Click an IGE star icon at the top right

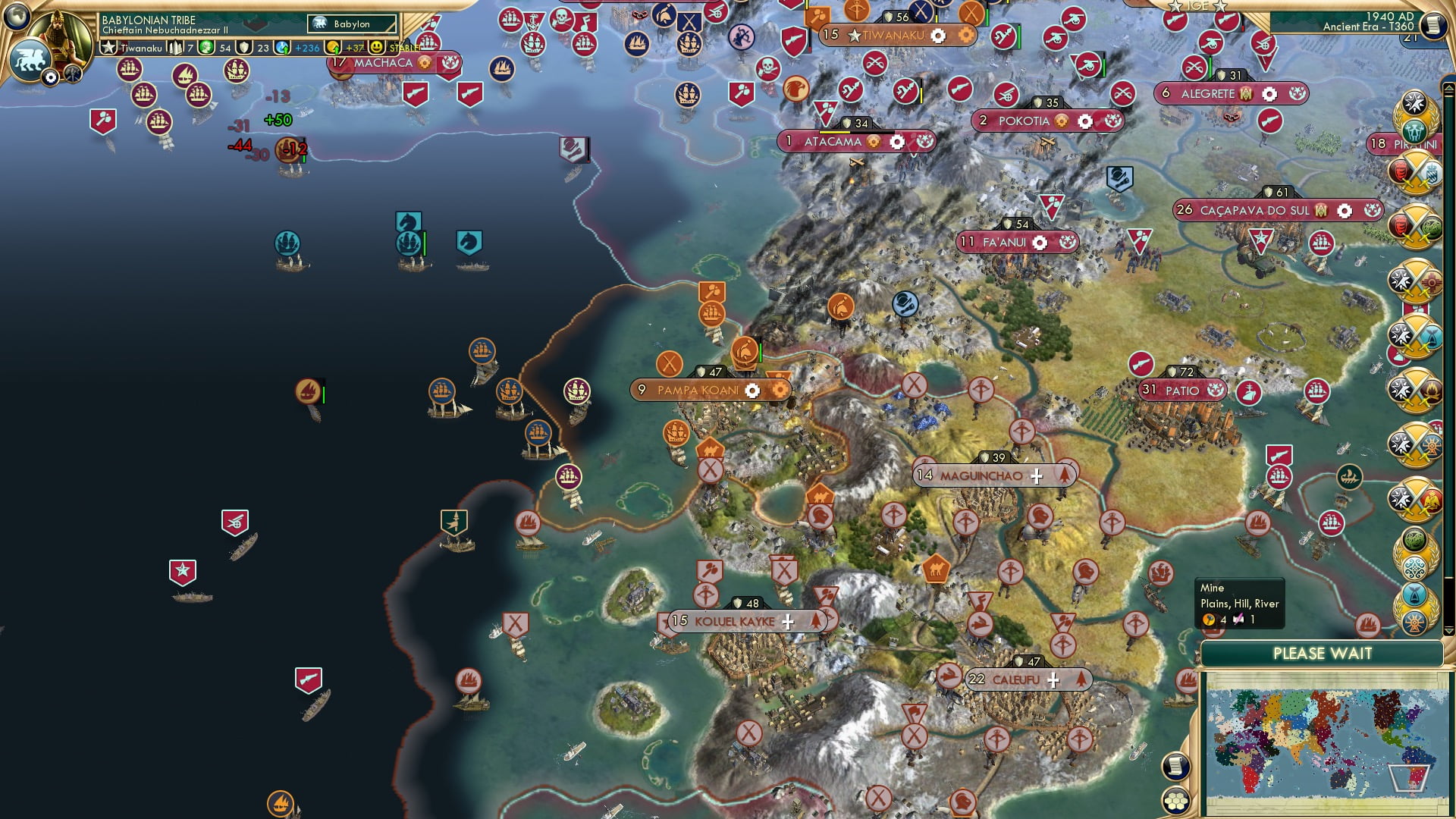coord(1174,6)
